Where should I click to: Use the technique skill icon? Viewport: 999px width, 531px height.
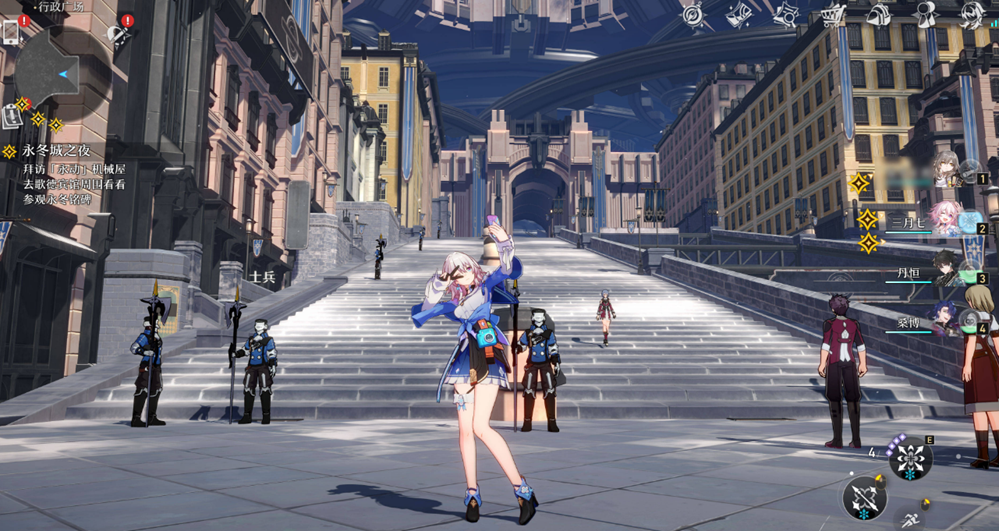coord(910,459)
